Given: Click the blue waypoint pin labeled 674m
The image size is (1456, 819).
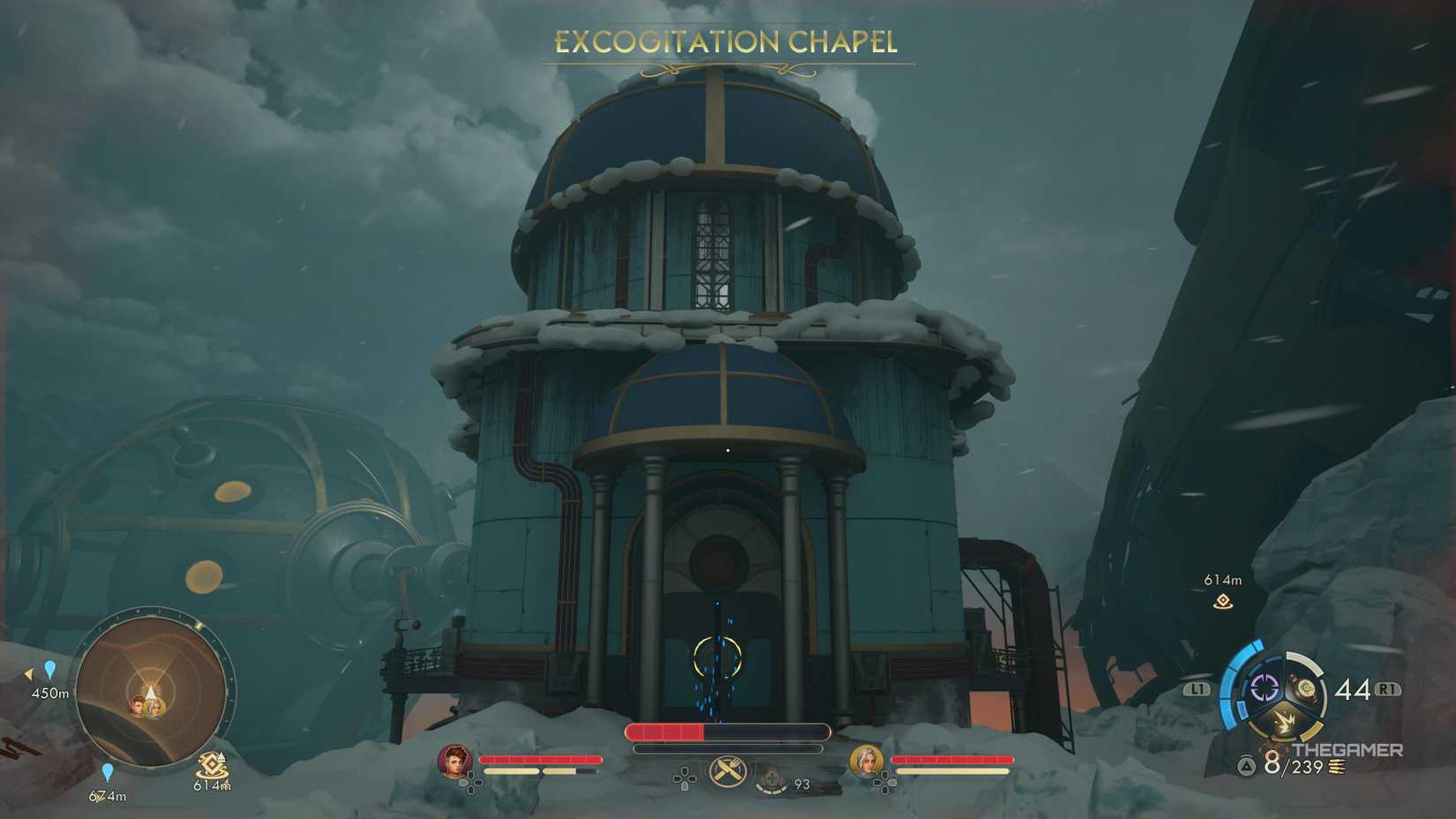Looking at the screenshot, I should [108, 770].
